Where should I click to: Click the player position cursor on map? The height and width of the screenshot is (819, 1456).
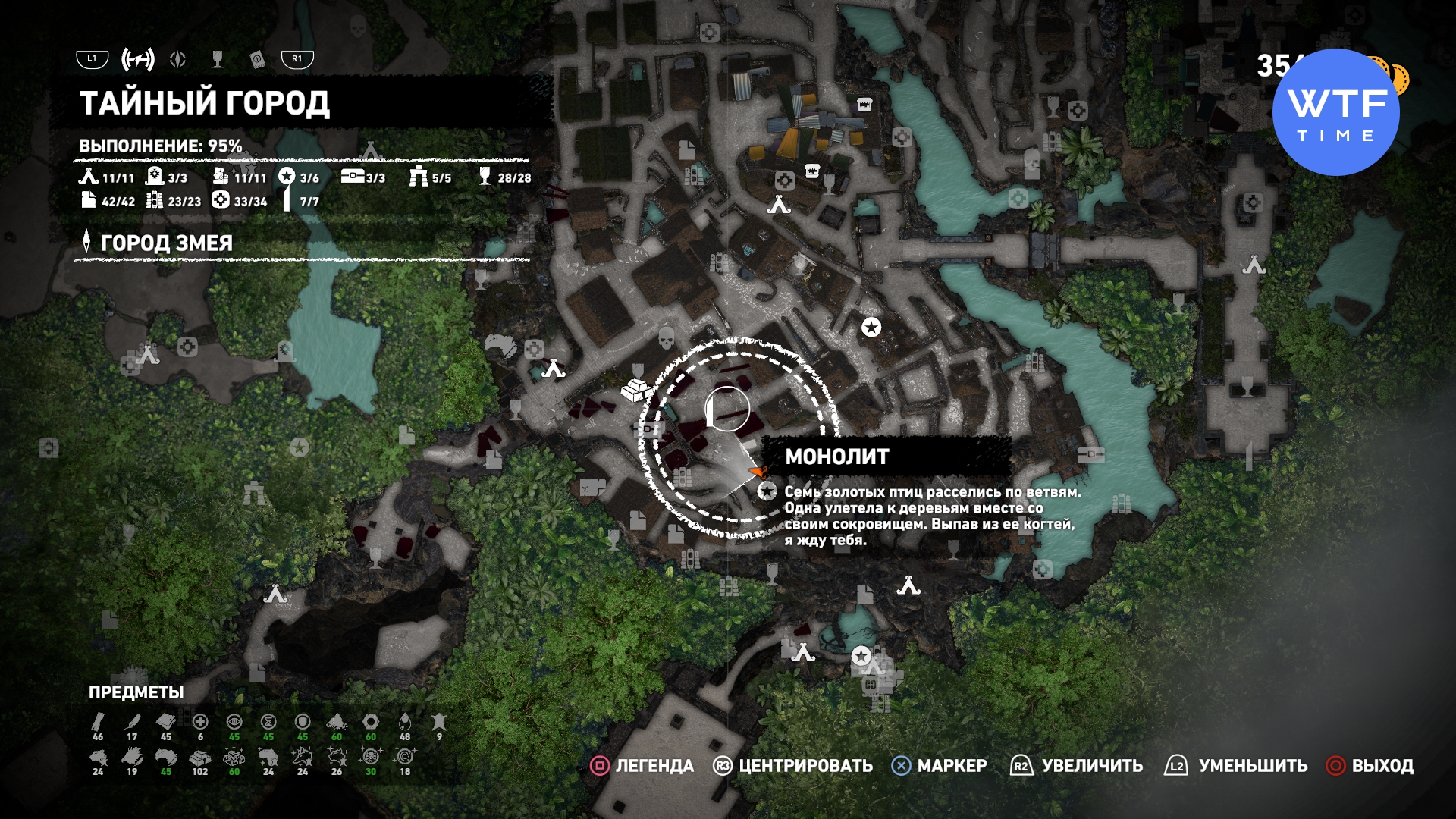pos(726,409)
